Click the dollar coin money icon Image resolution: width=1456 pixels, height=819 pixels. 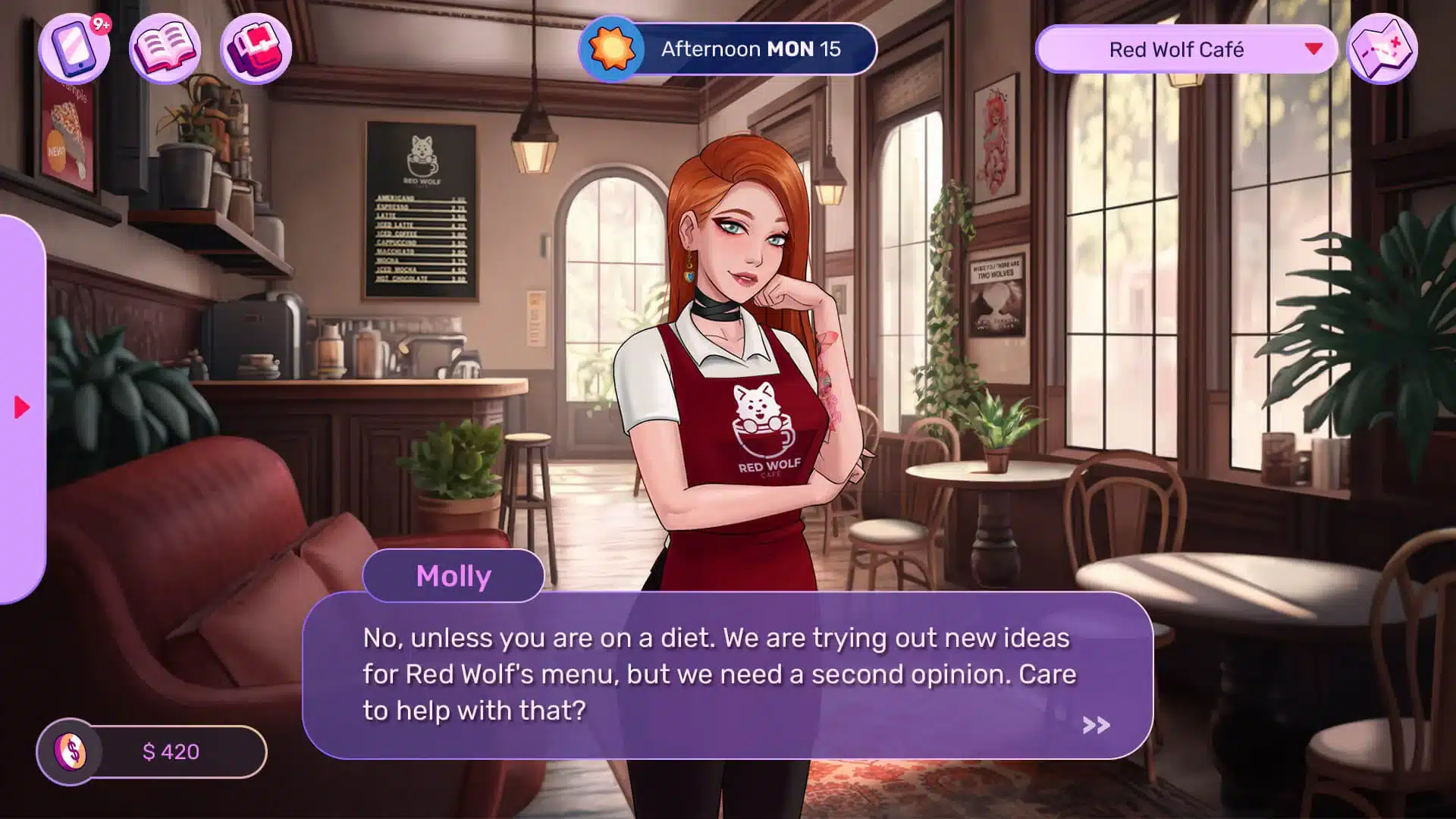(71, 752)
